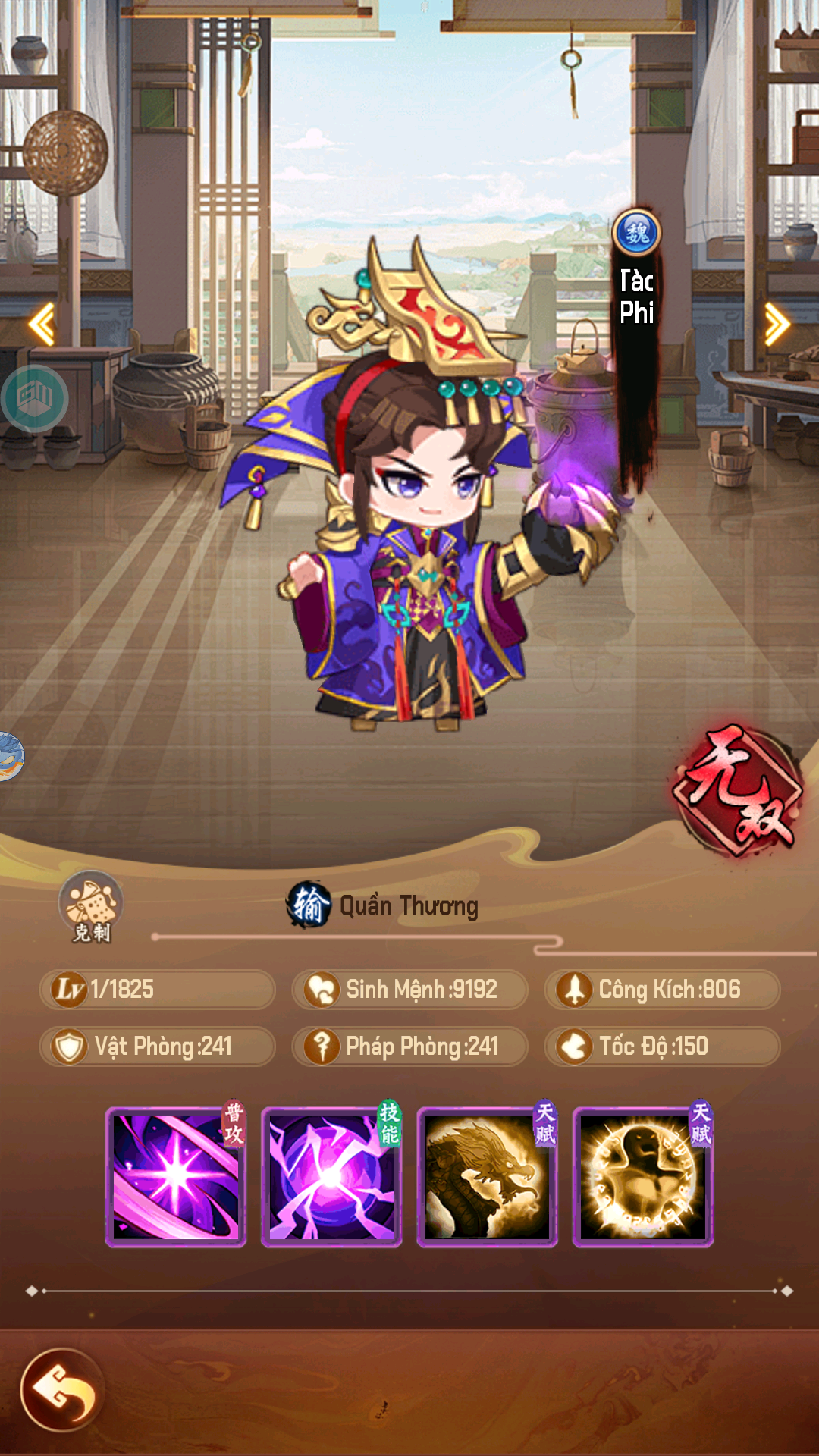
Task: Tap the back arrow return button
Action: click(x=62, y=1389)
